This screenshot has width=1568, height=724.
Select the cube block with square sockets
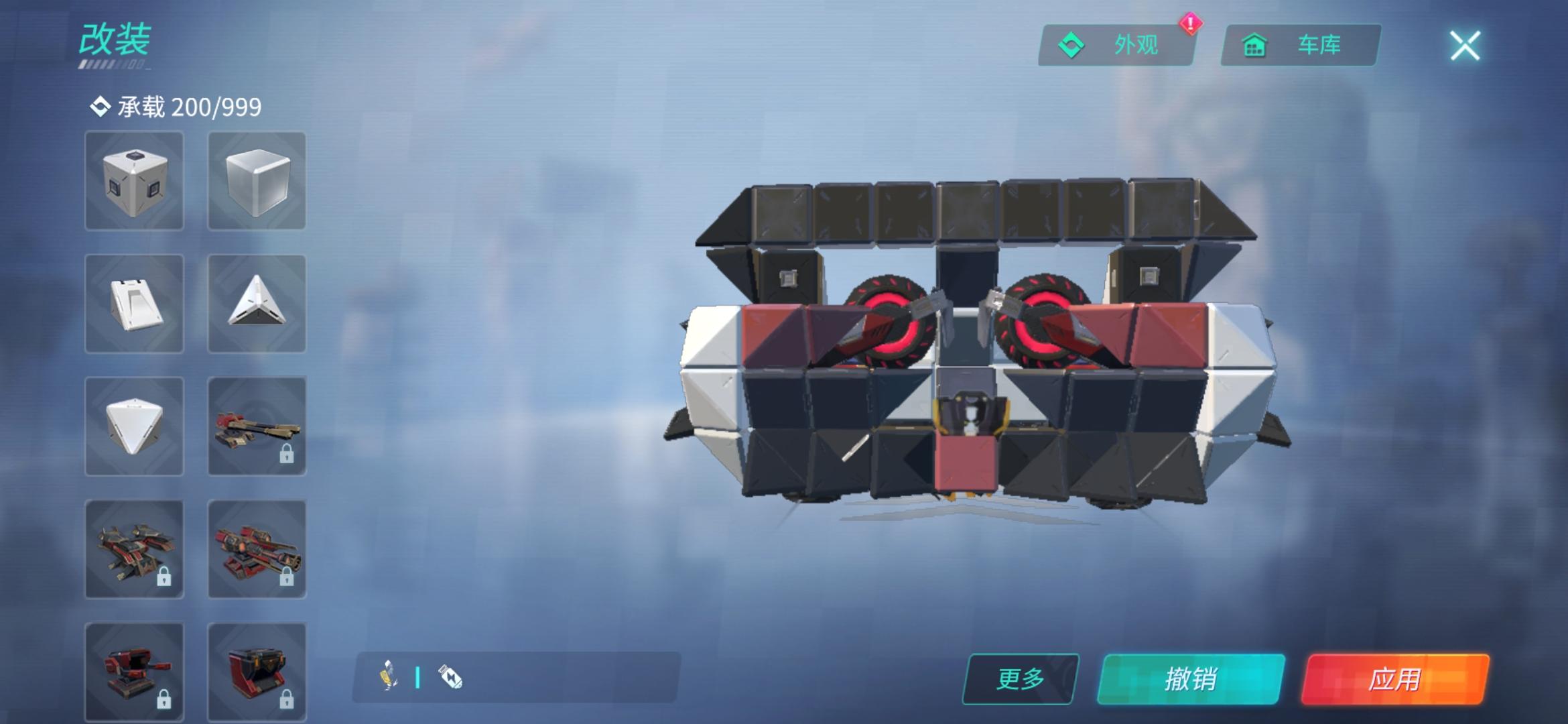(134, 181)
